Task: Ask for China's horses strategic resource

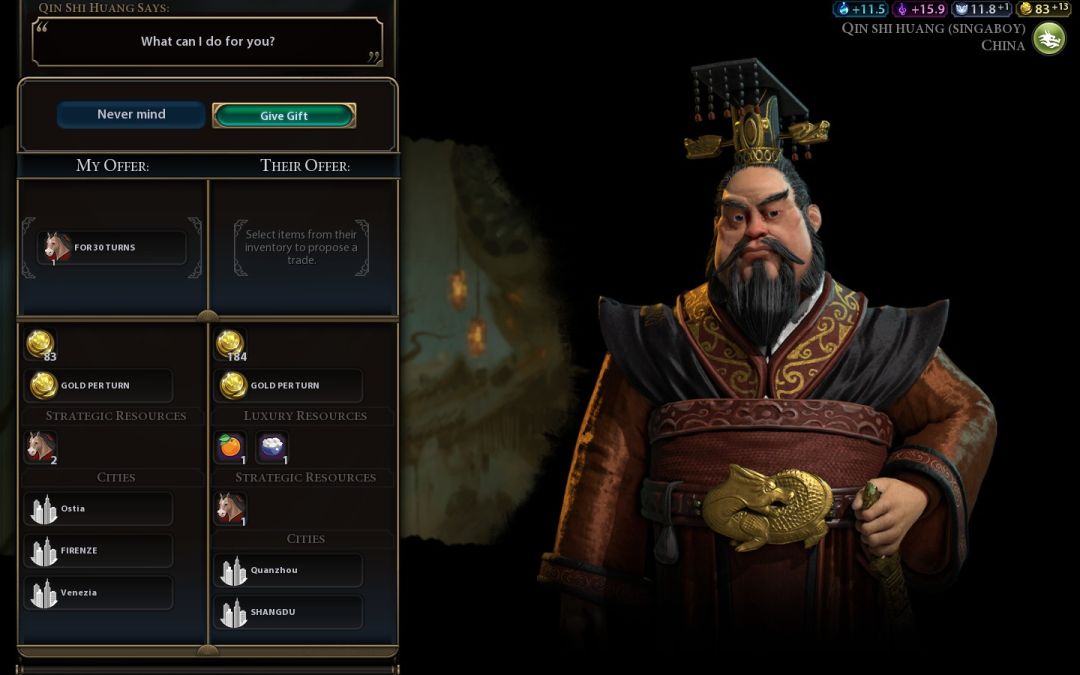Action: coord(231,509)
